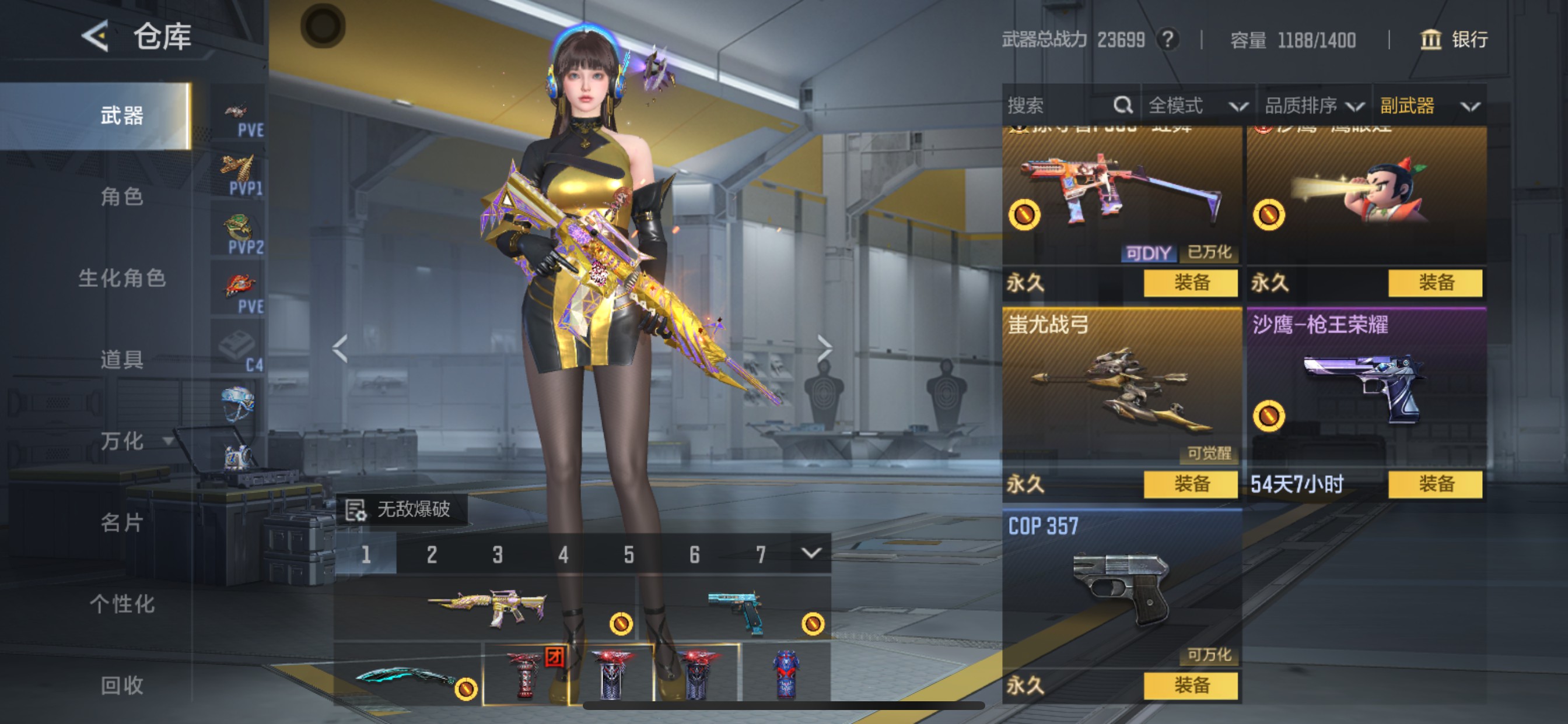
Task: Click the 搜索 search field
Action: click(1059, 106)
